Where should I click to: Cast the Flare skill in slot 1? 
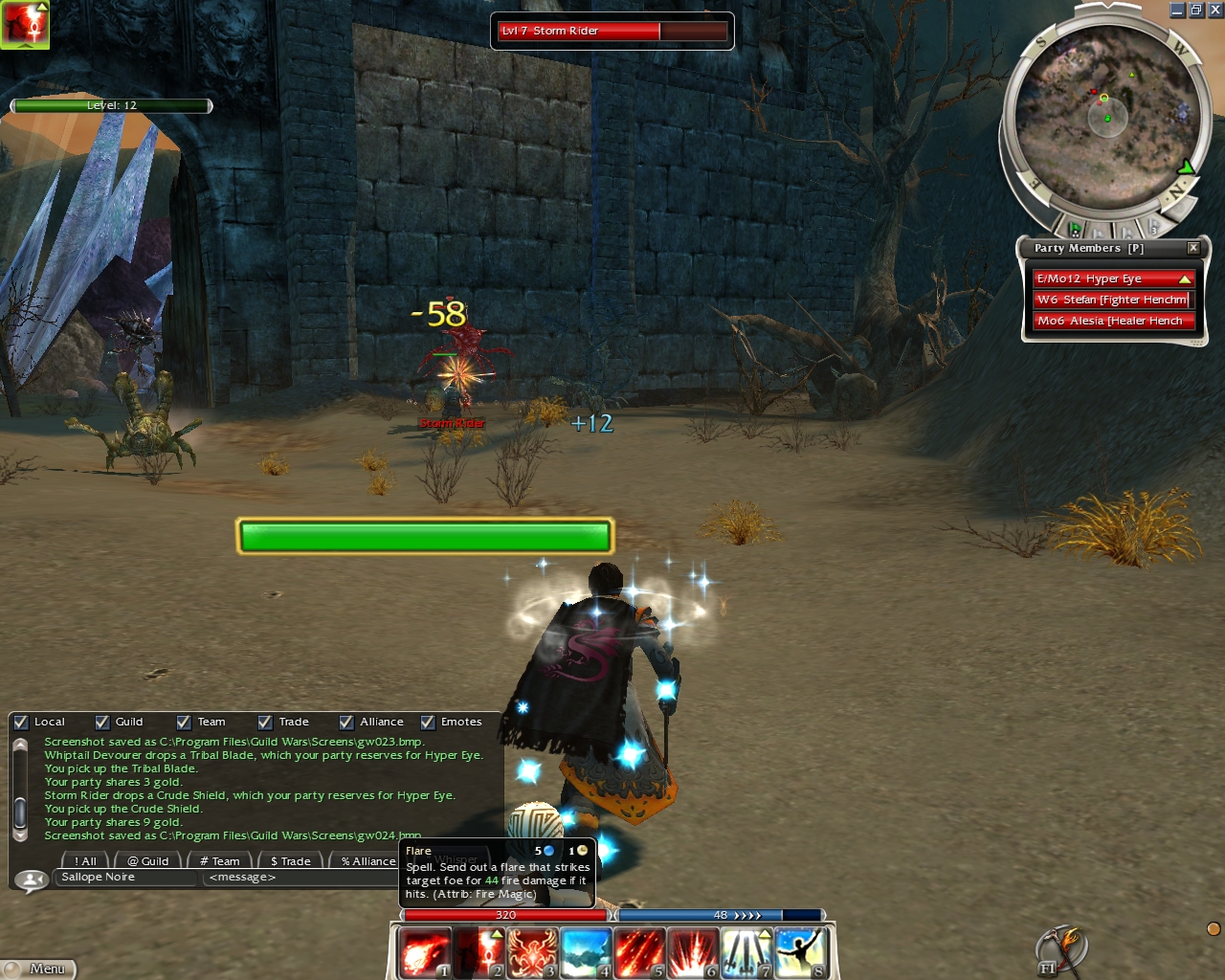point(425,953)
